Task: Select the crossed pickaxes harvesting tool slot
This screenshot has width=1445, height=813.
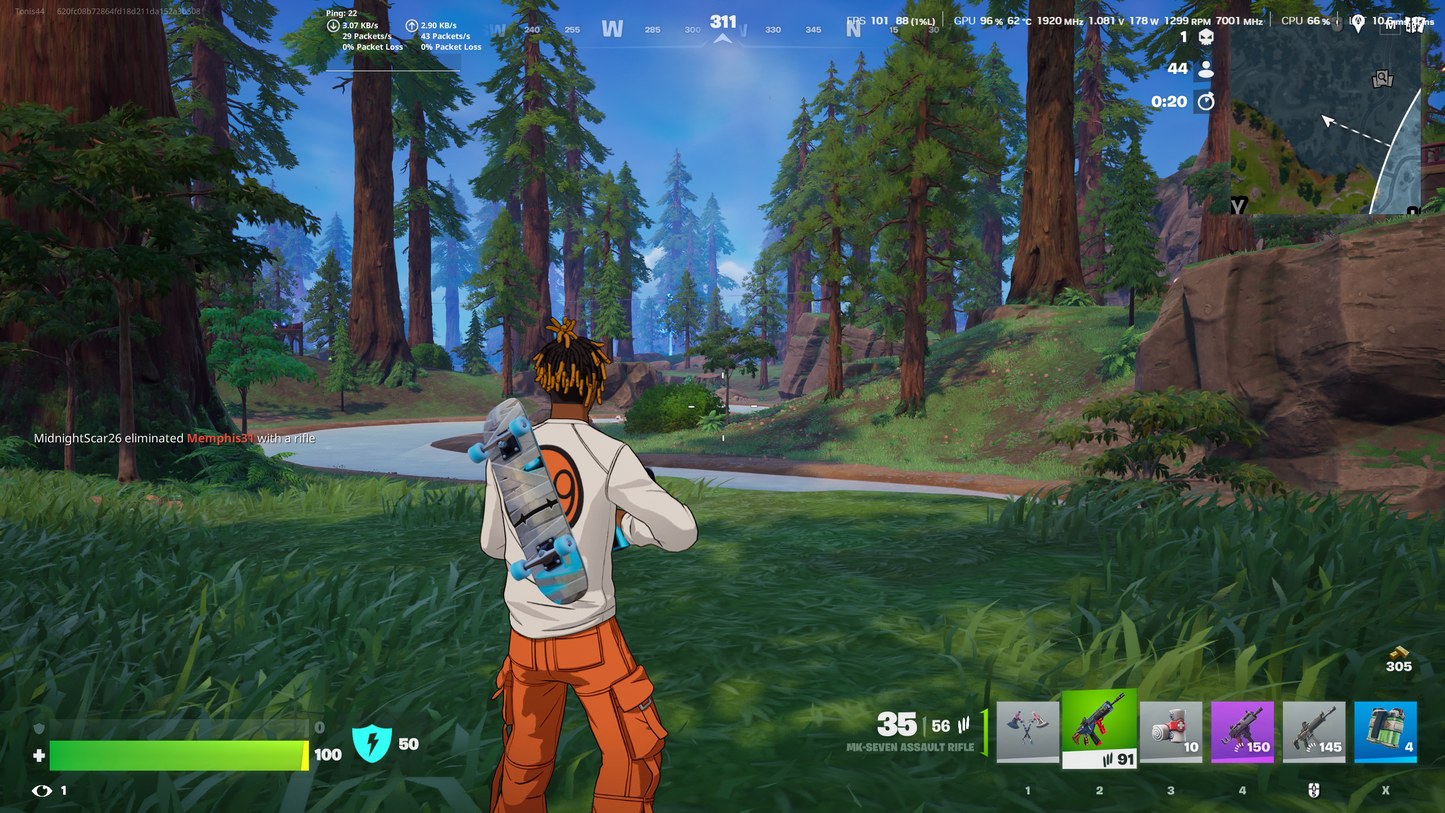Action: pyautogui.click(x=1027, y=731)
